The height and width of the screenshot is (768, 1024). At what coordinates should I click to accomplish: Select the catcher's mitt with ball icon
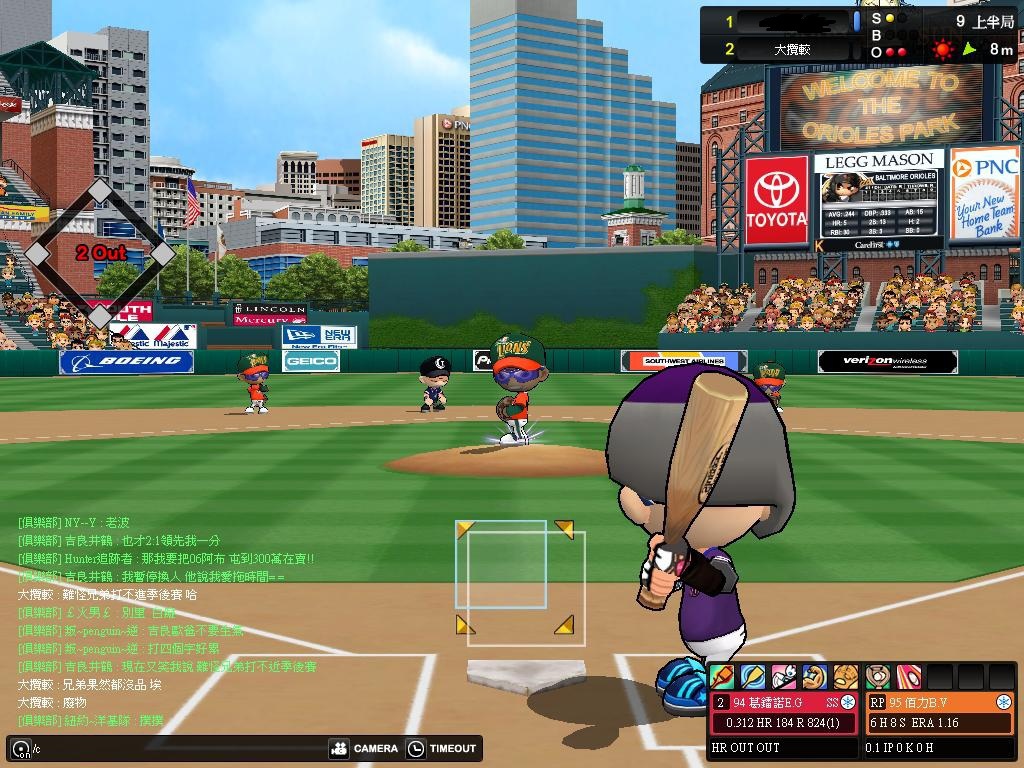pos(878,677)
